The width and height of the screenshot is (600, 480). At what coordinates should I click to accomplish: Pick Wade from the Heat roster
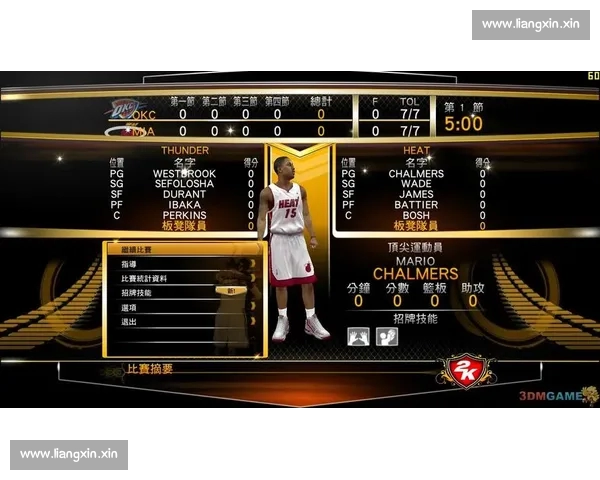click(415, 184)
